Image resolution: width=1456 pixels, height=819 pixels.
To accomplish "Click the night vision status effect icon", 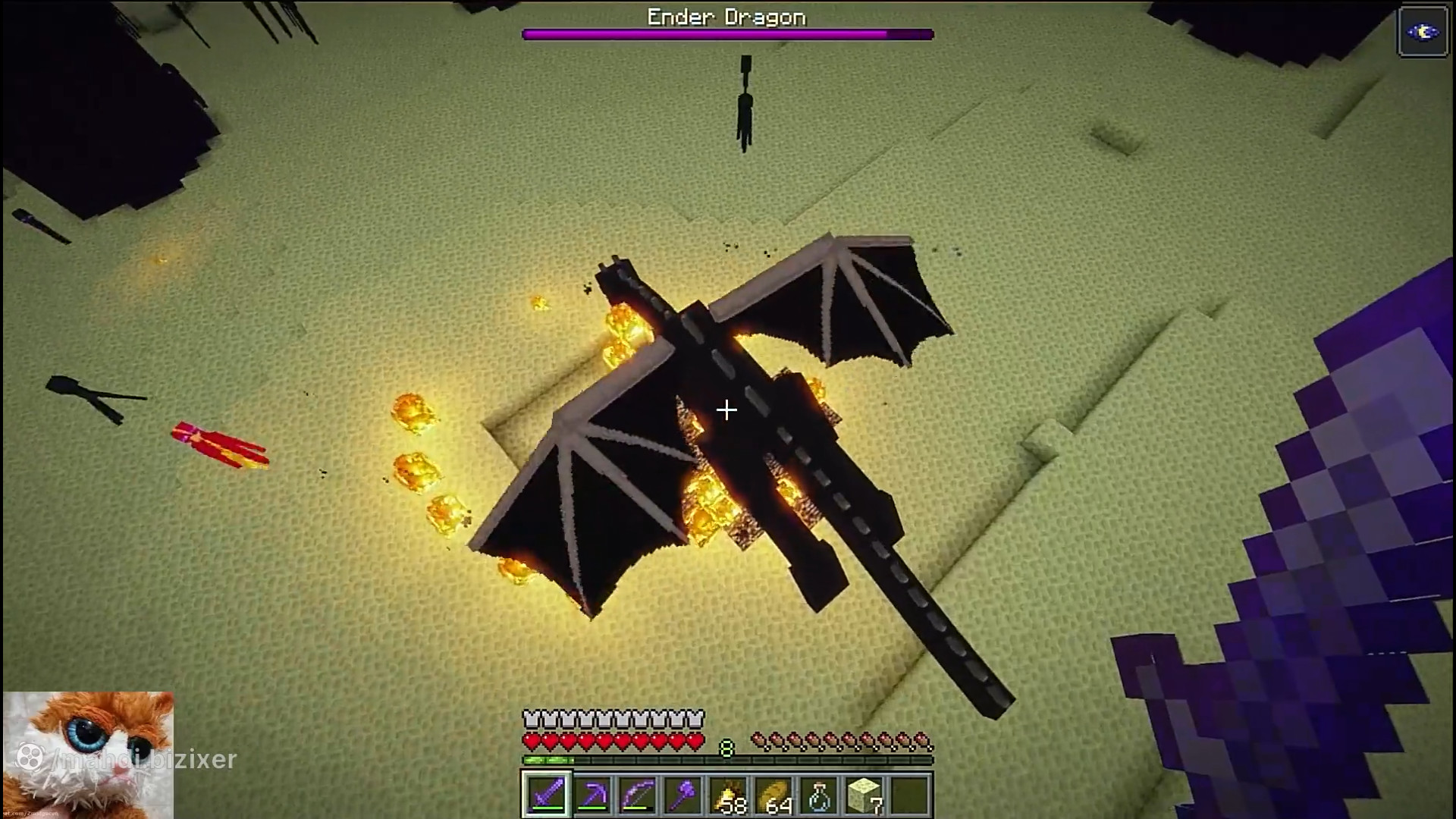I will pos(1423,32).
